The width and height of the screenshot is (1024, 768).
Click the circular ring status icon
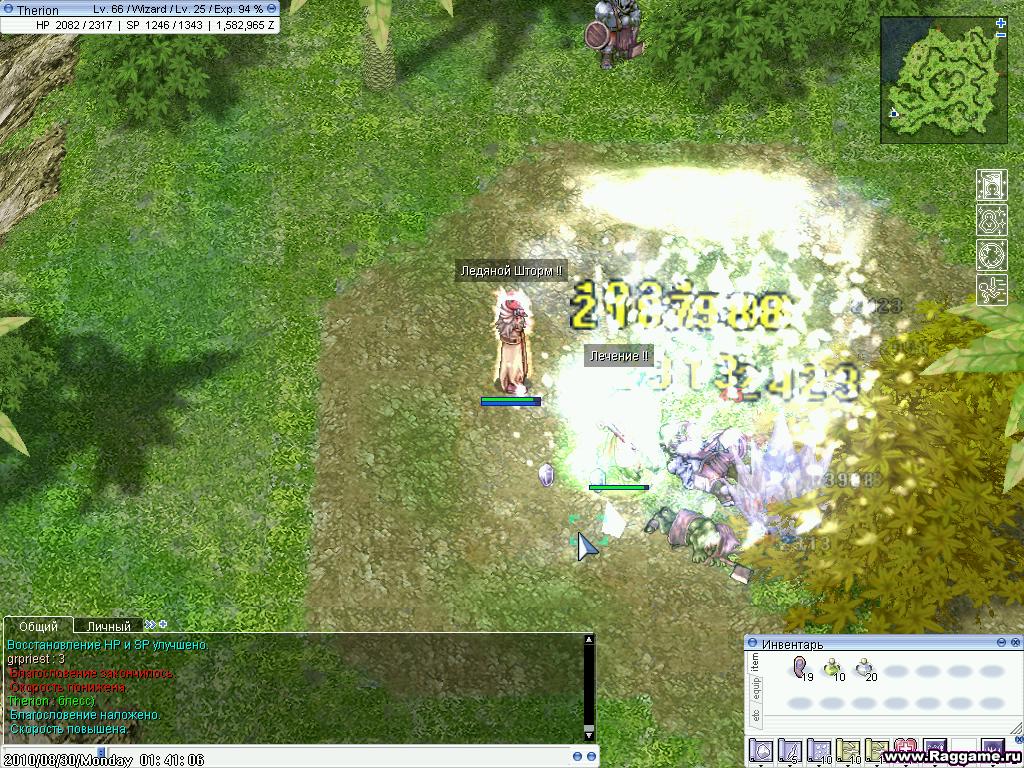[x=991, y=255]
